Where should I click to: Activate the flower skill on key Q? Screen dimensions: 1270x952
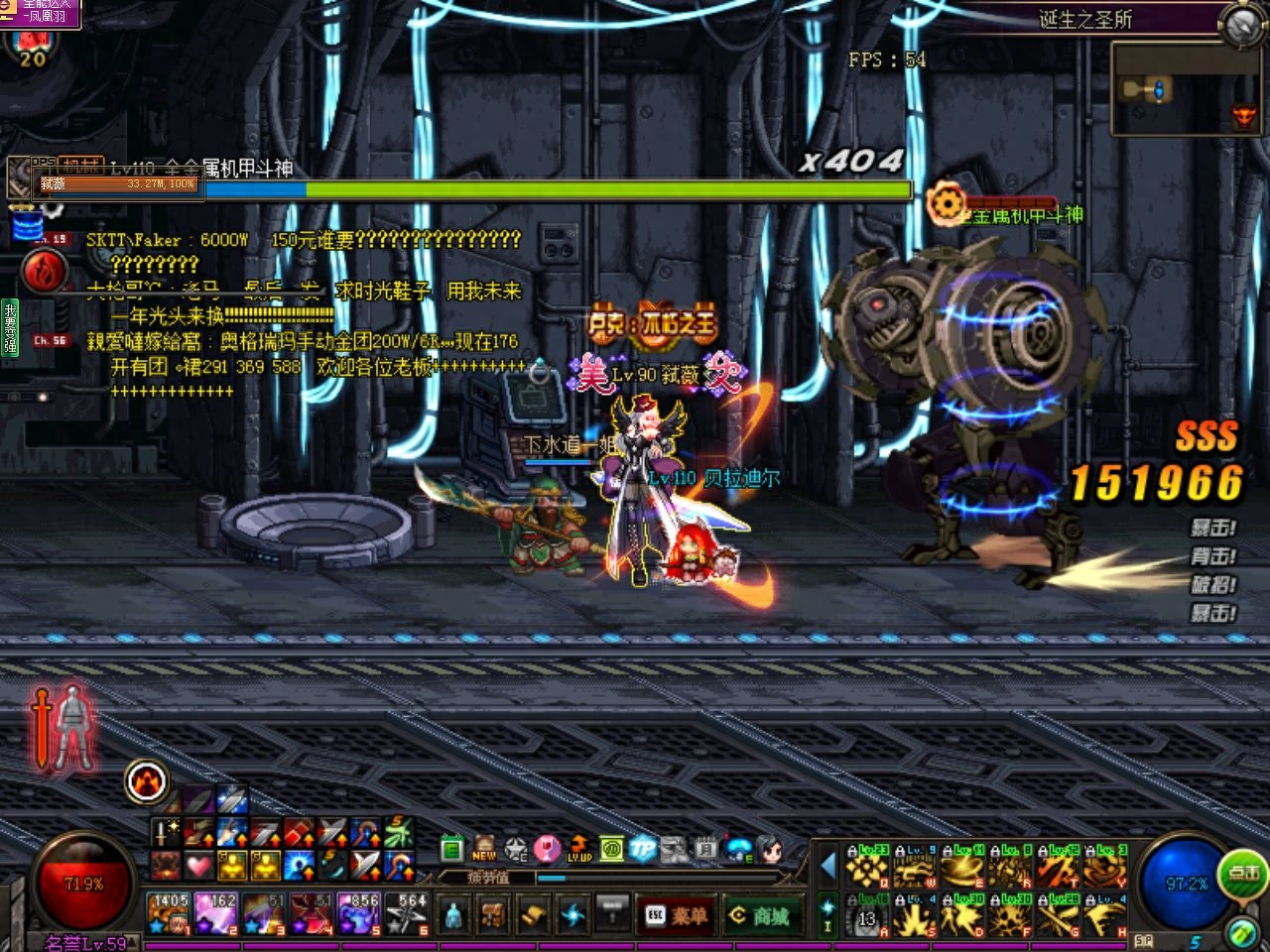(x=866, y=868)
